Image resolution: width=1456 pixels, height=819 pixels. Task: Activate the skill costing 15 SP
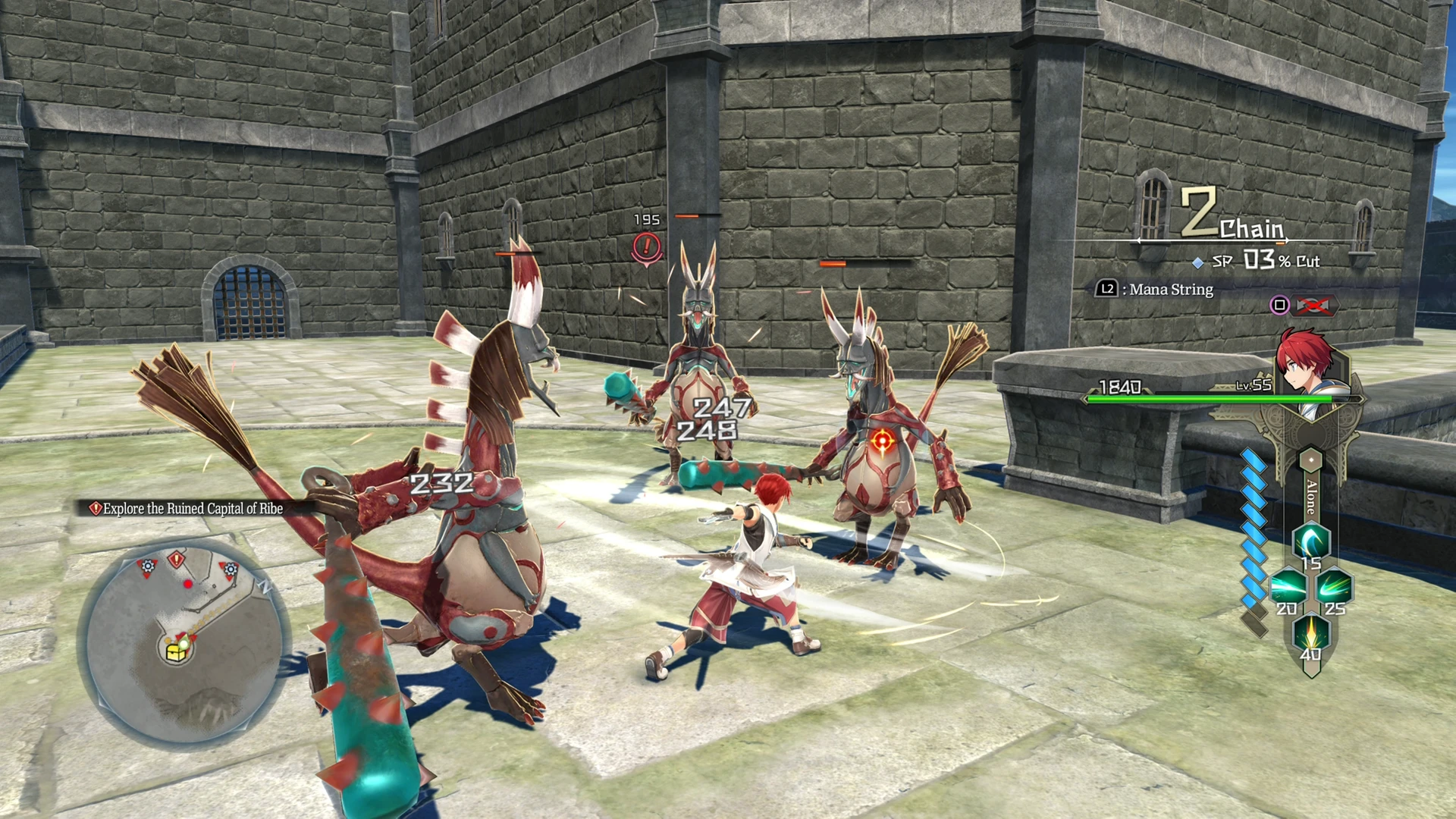click(x=1310, y=544)
